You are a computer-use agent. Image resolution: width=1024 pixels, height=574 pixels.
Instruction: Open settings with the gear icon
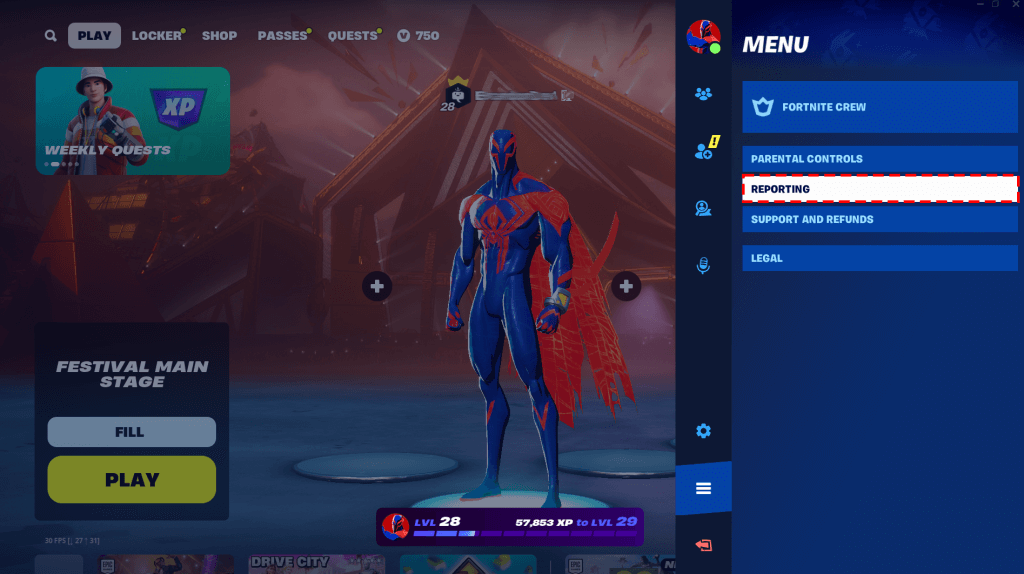pyautogui.click(x=703, y=431)
